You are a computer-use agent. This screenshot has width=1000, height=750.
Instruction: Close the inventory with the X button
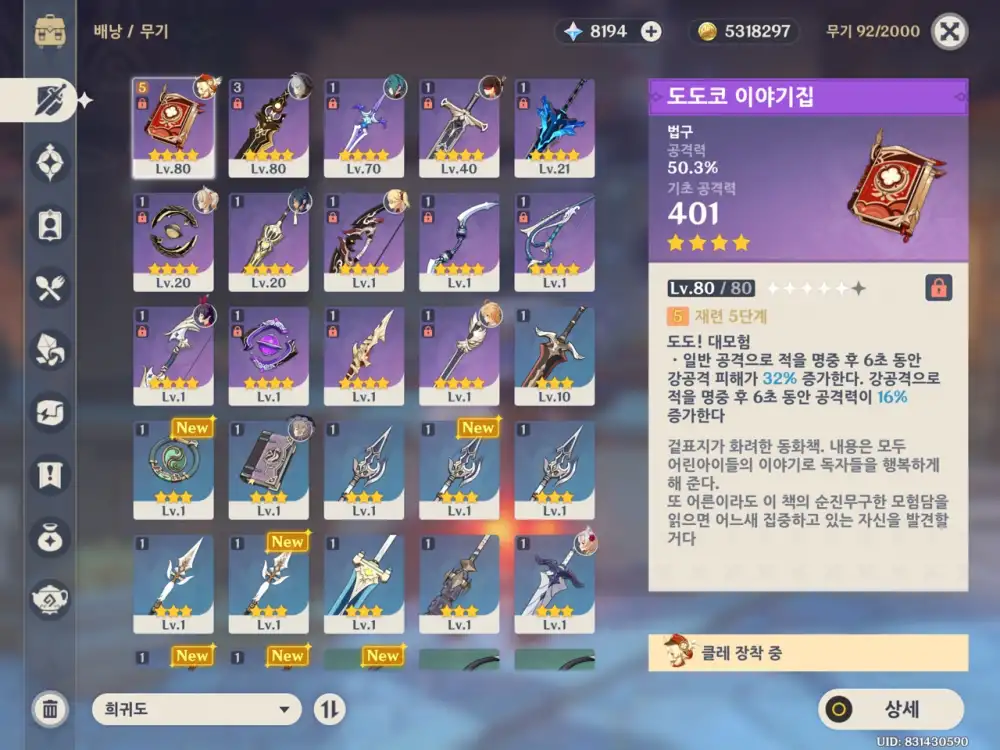click(949, 32)
